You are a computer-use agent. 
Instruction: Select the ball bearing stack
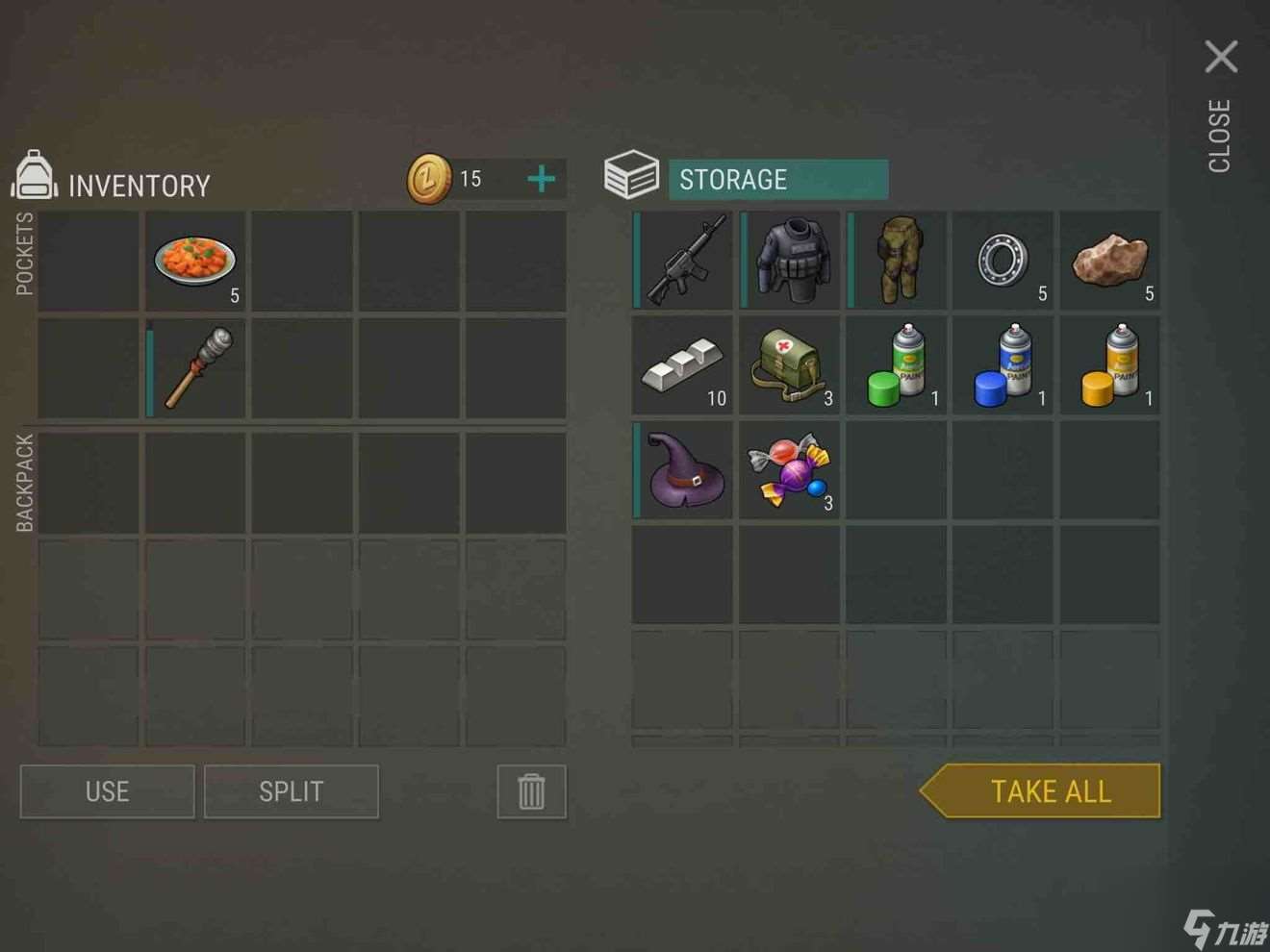point(1004,262)
